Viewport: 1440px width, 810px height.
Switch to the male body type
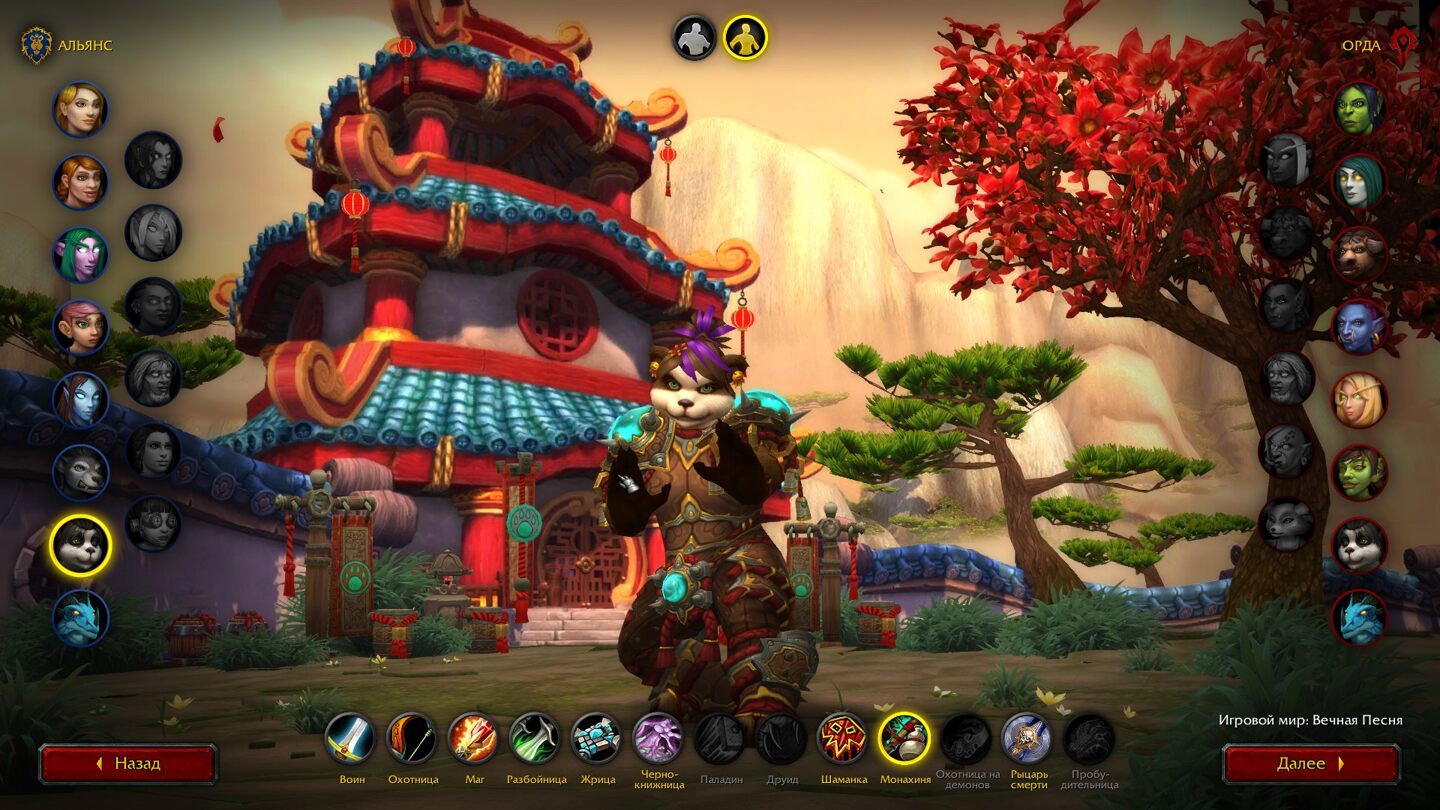pos(694,38)
